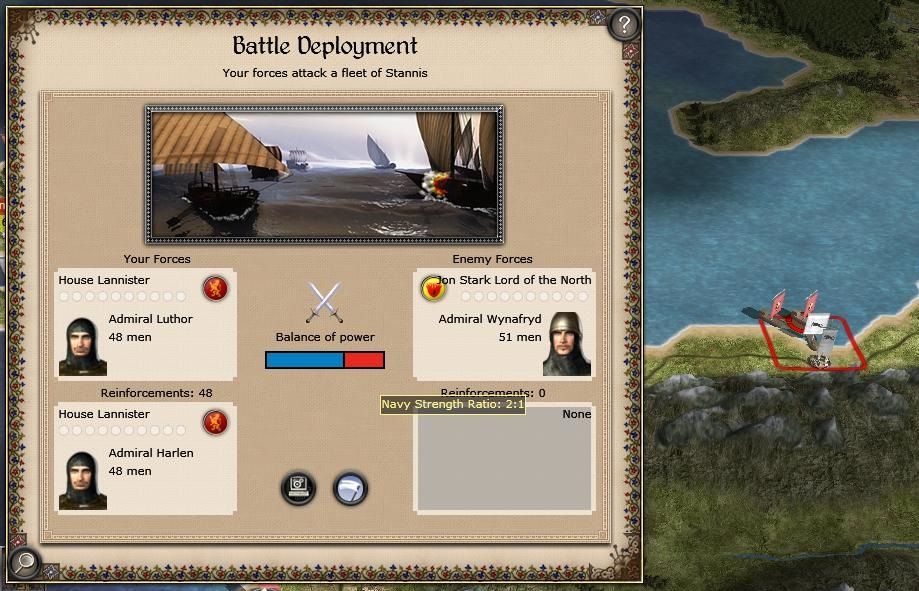Start the battle with the crossed swords

(324, 302)
